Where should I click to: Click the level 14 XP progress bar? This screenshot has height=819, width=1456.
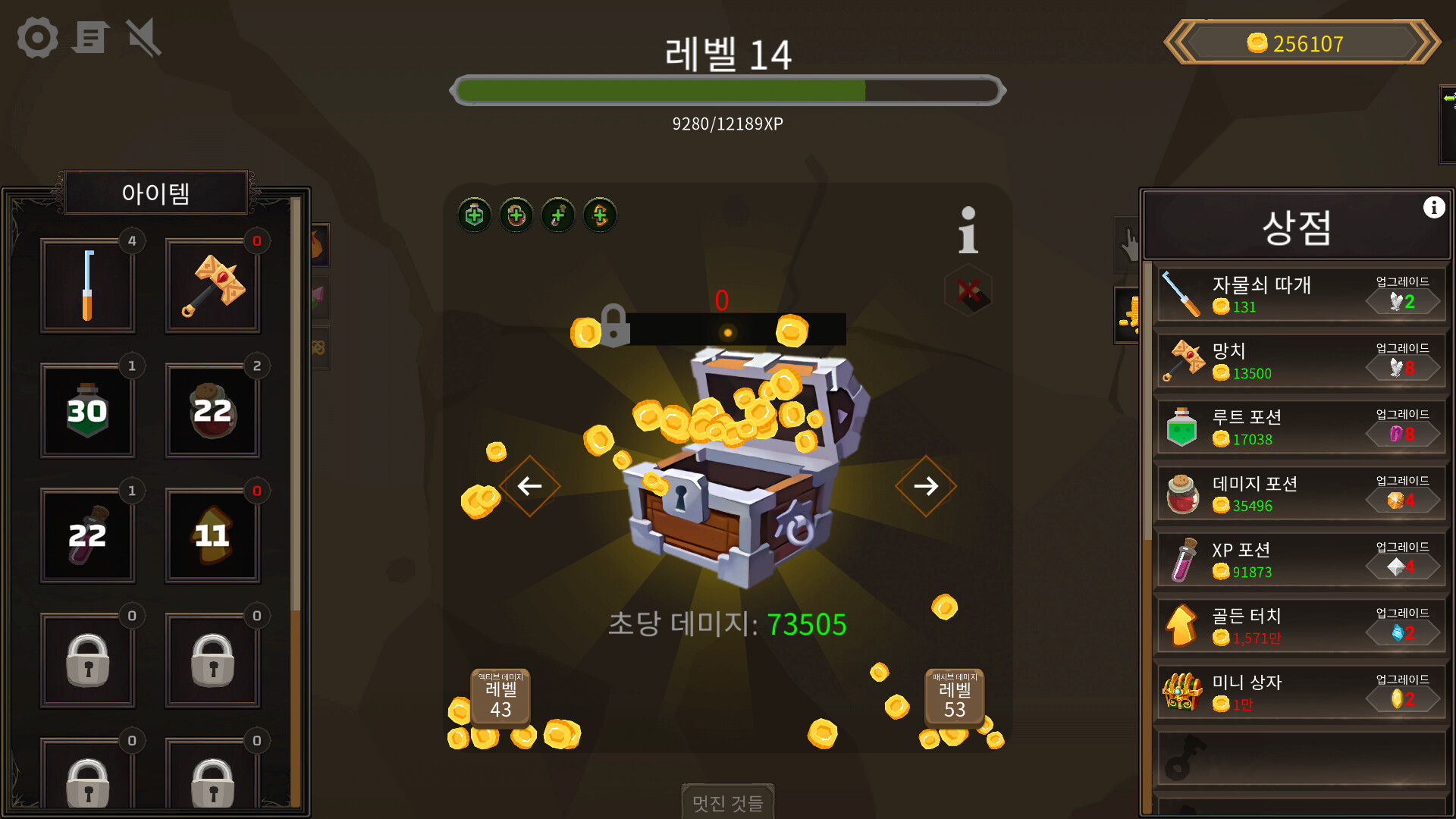[x=728, y=89]
